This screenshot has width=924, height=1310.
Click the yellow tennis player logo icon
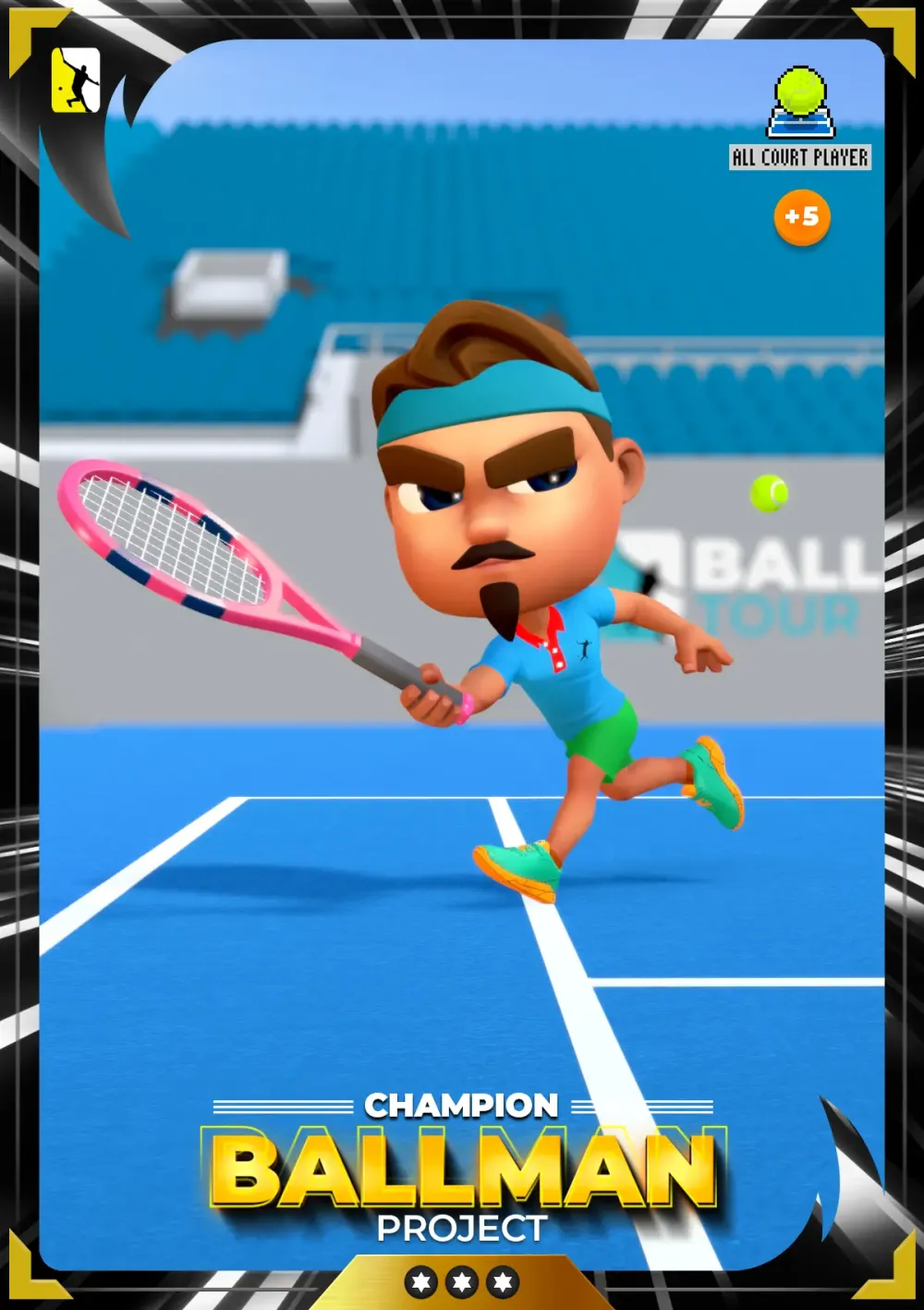75,80
